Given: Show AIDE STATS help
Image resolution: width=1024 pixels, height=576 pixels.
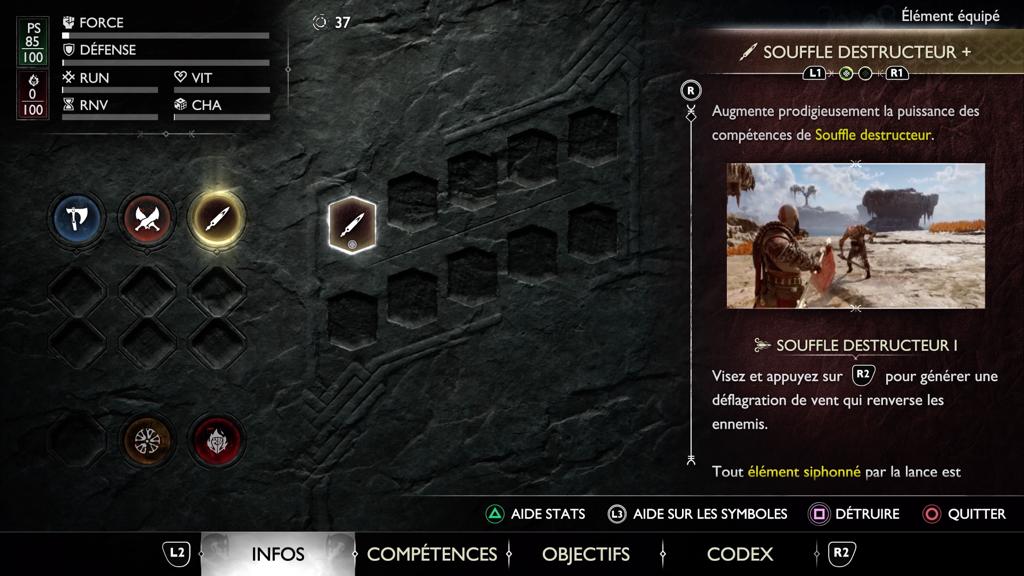Looking at the screenshot, I should (x=536, y=514).
